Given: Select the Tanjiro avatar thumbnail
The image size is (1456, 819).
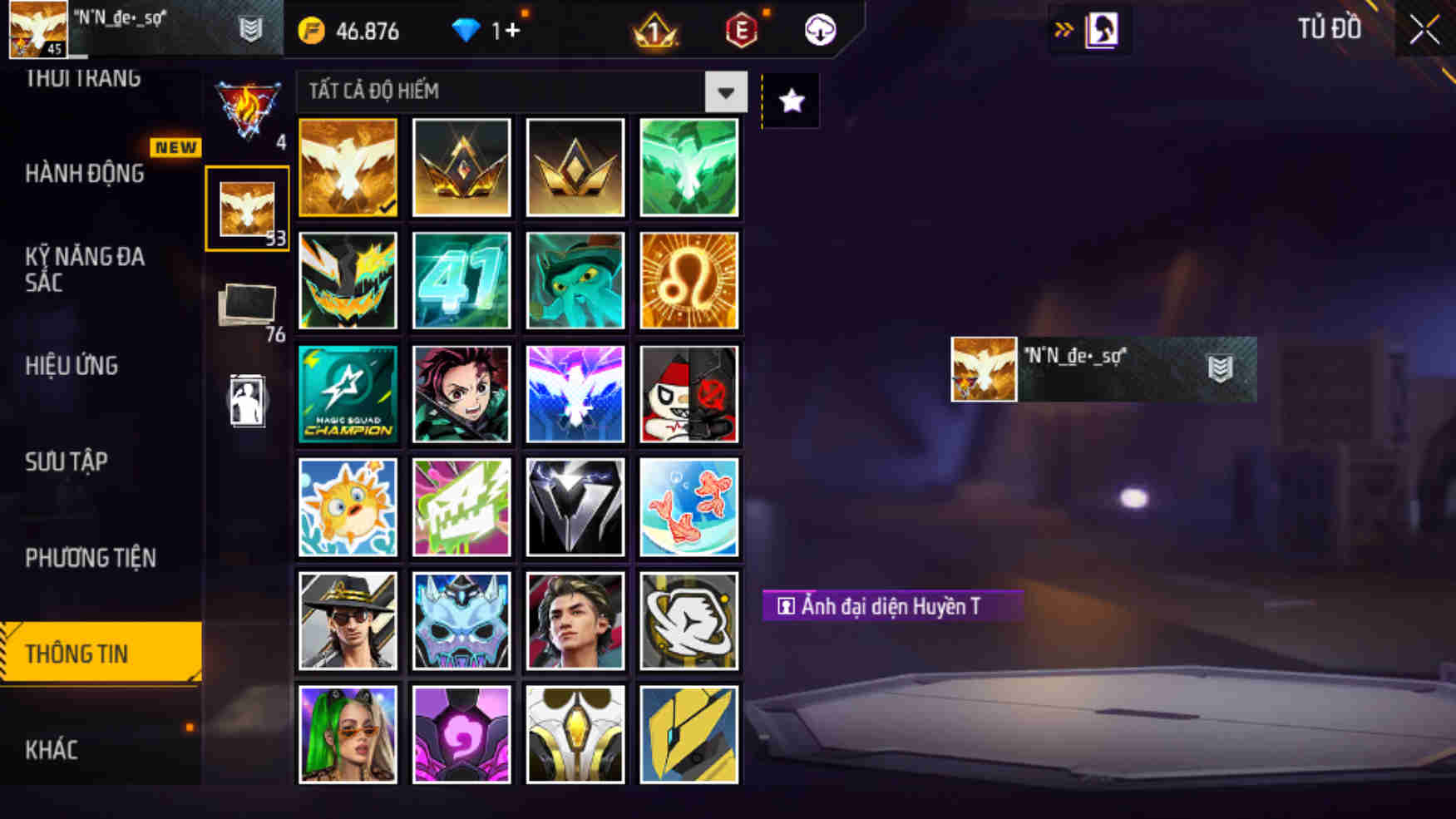Looking at the screenshot, I should point(461,392).
